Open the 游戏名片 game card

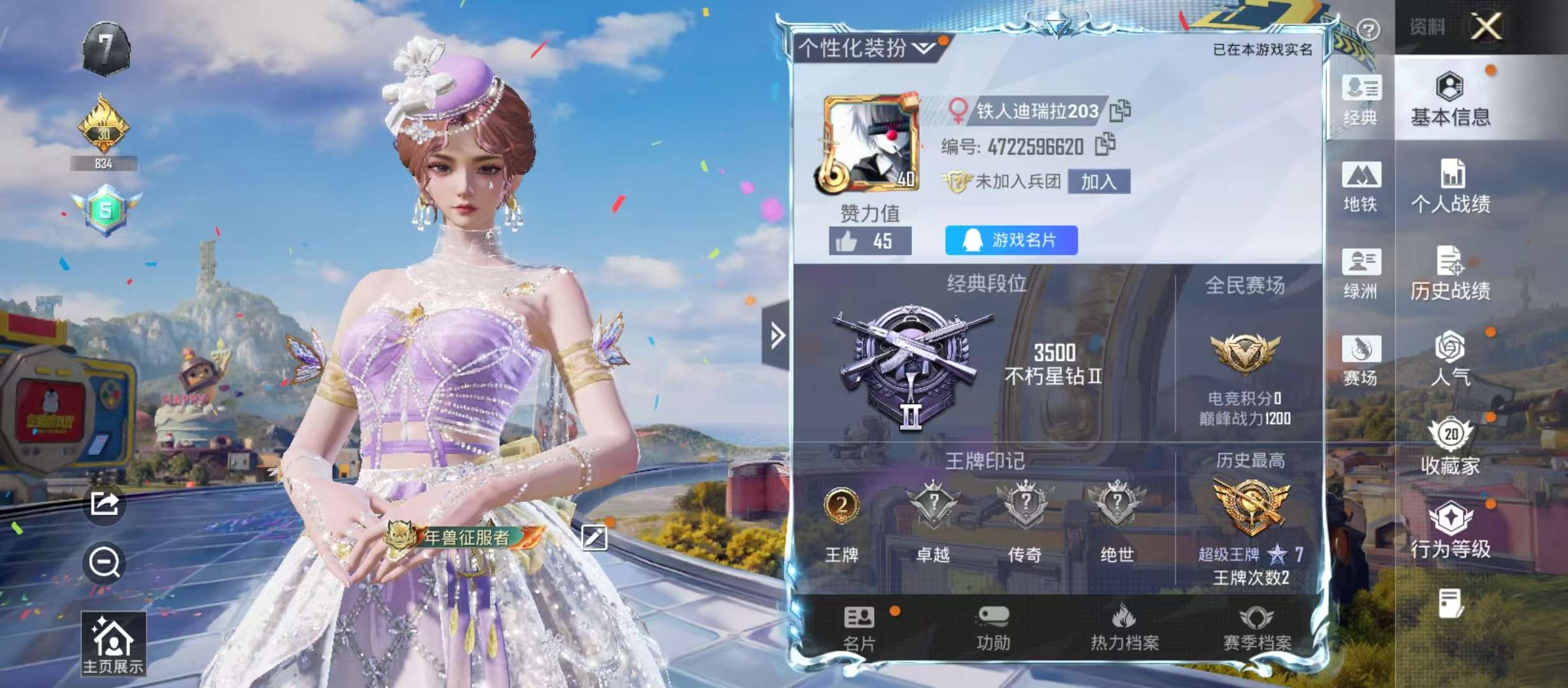click(x=1011, y=240)
